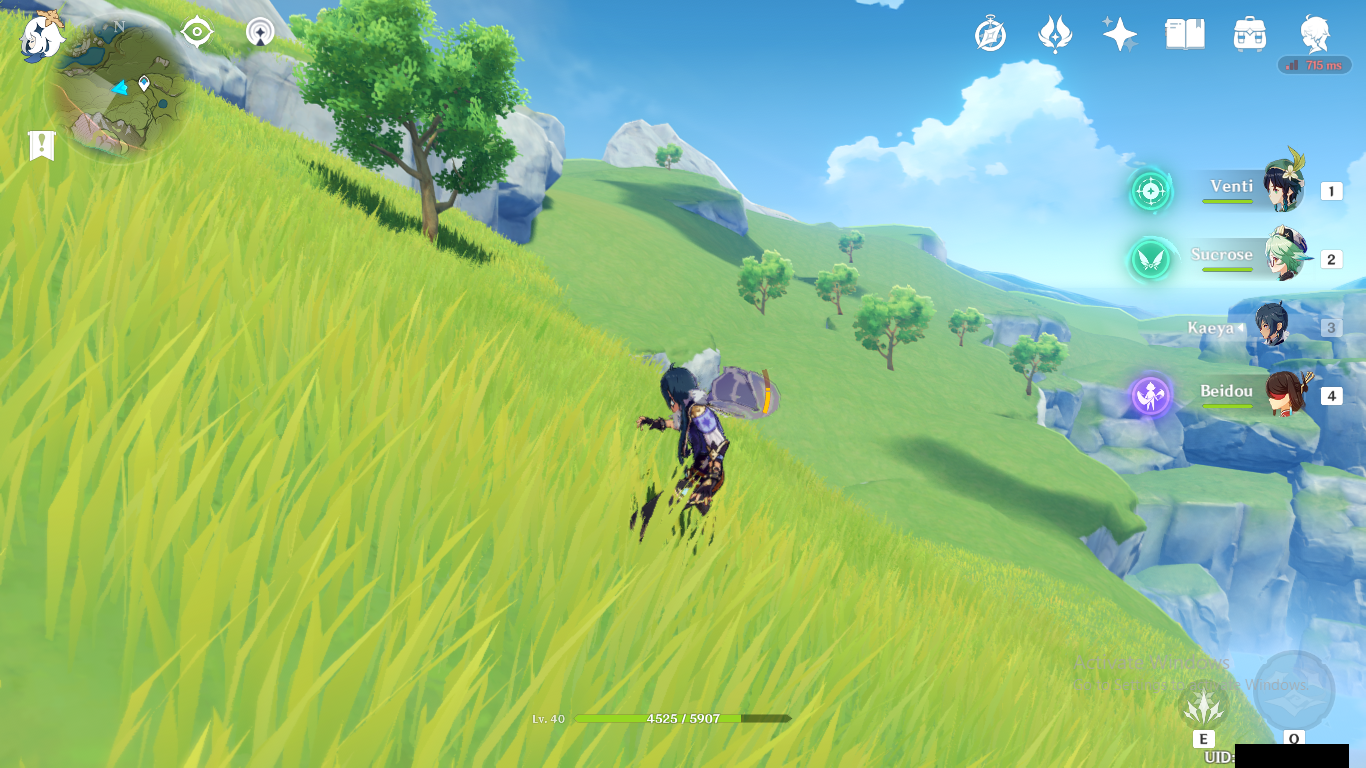
Task: Open the Paimon menu icon
Action: click(42, 35)
